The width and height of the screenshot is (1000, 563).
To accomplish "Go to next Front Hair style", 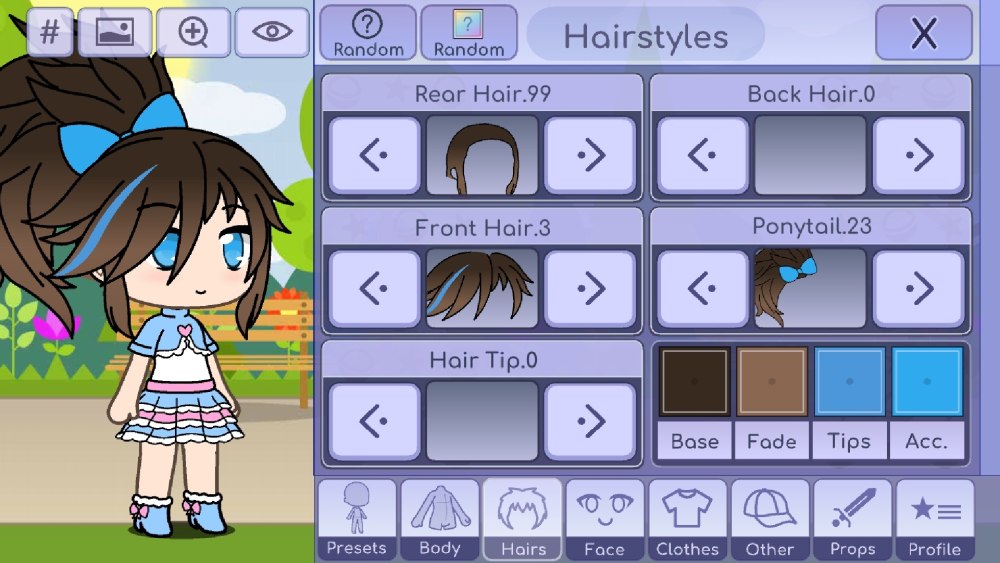I will click(590, 289).
